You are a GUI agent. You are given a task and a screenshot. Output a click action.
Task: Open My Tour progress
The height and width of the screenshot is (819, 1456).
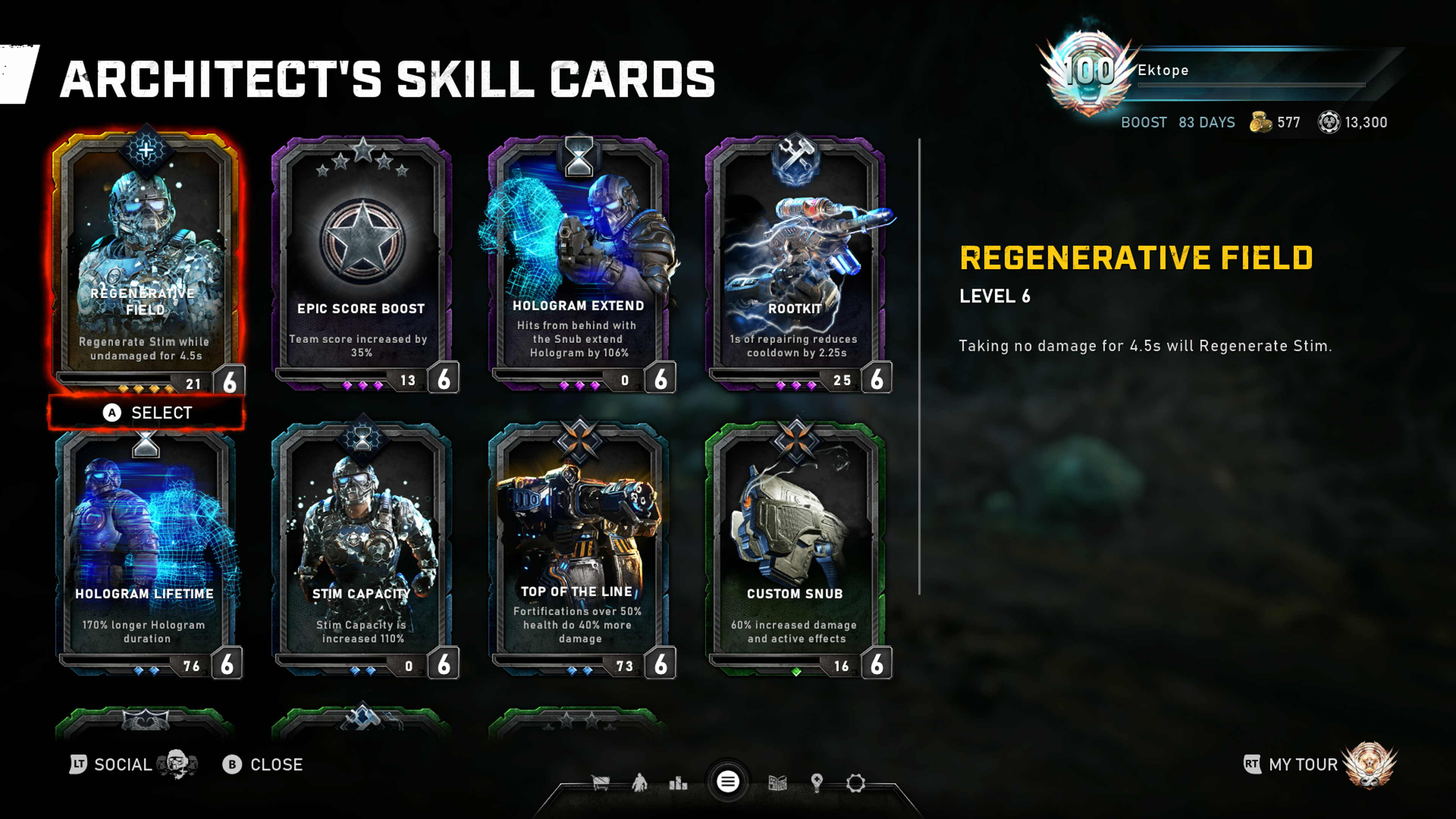click(x=1304, y=765)
